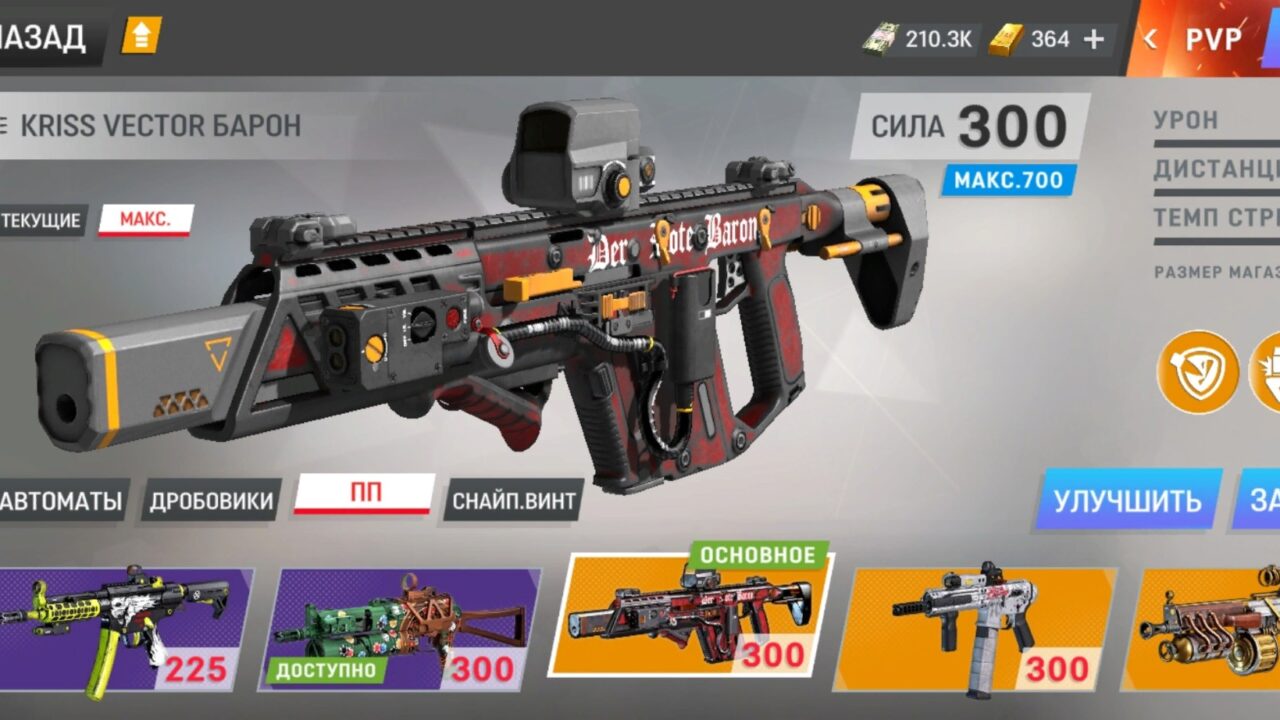
Task: Add gold with the plus button
Action: point(1094,40)
